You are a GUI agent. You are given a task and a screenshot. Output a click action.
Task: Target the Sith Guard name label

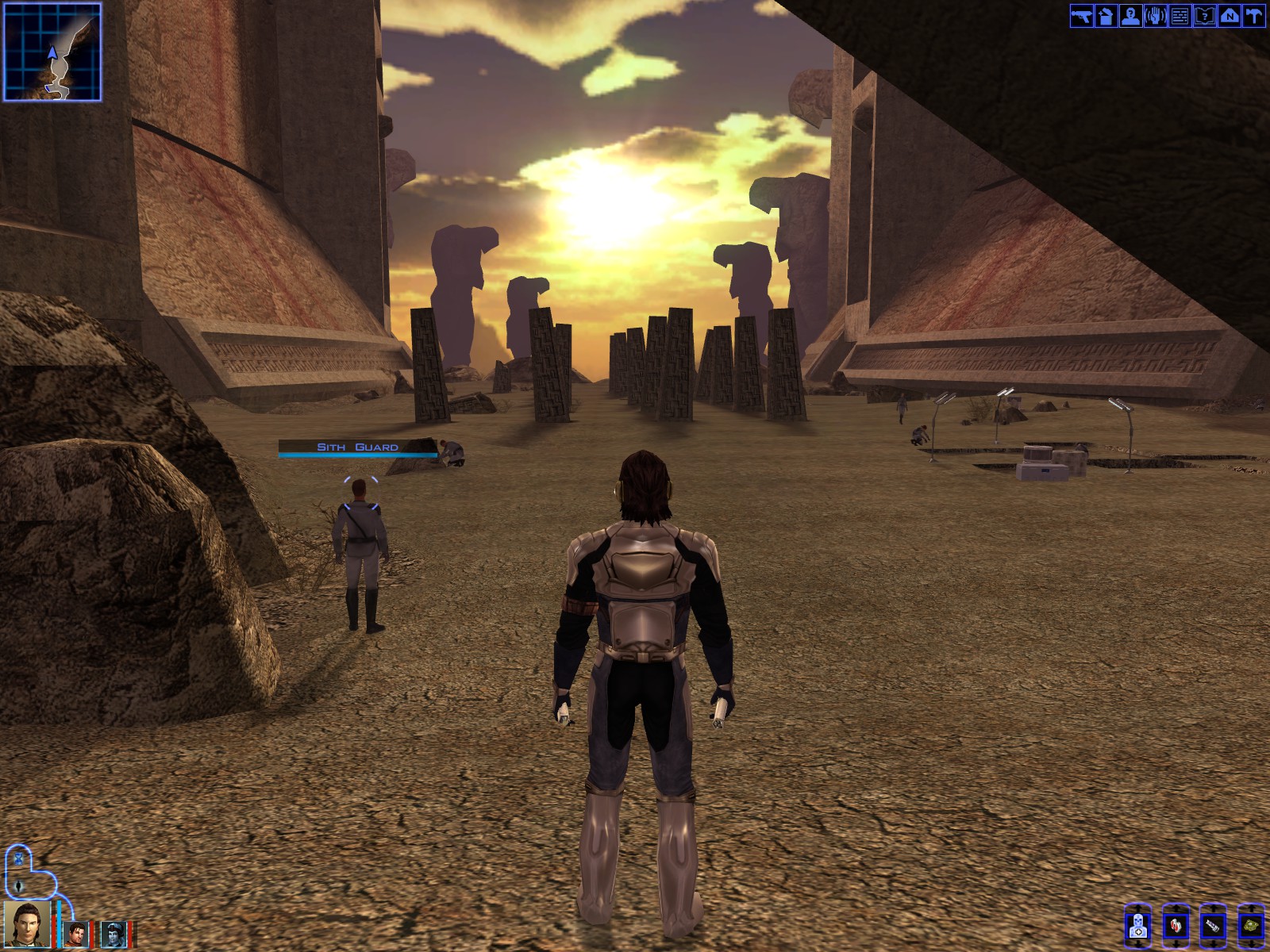tap(357, 447)
